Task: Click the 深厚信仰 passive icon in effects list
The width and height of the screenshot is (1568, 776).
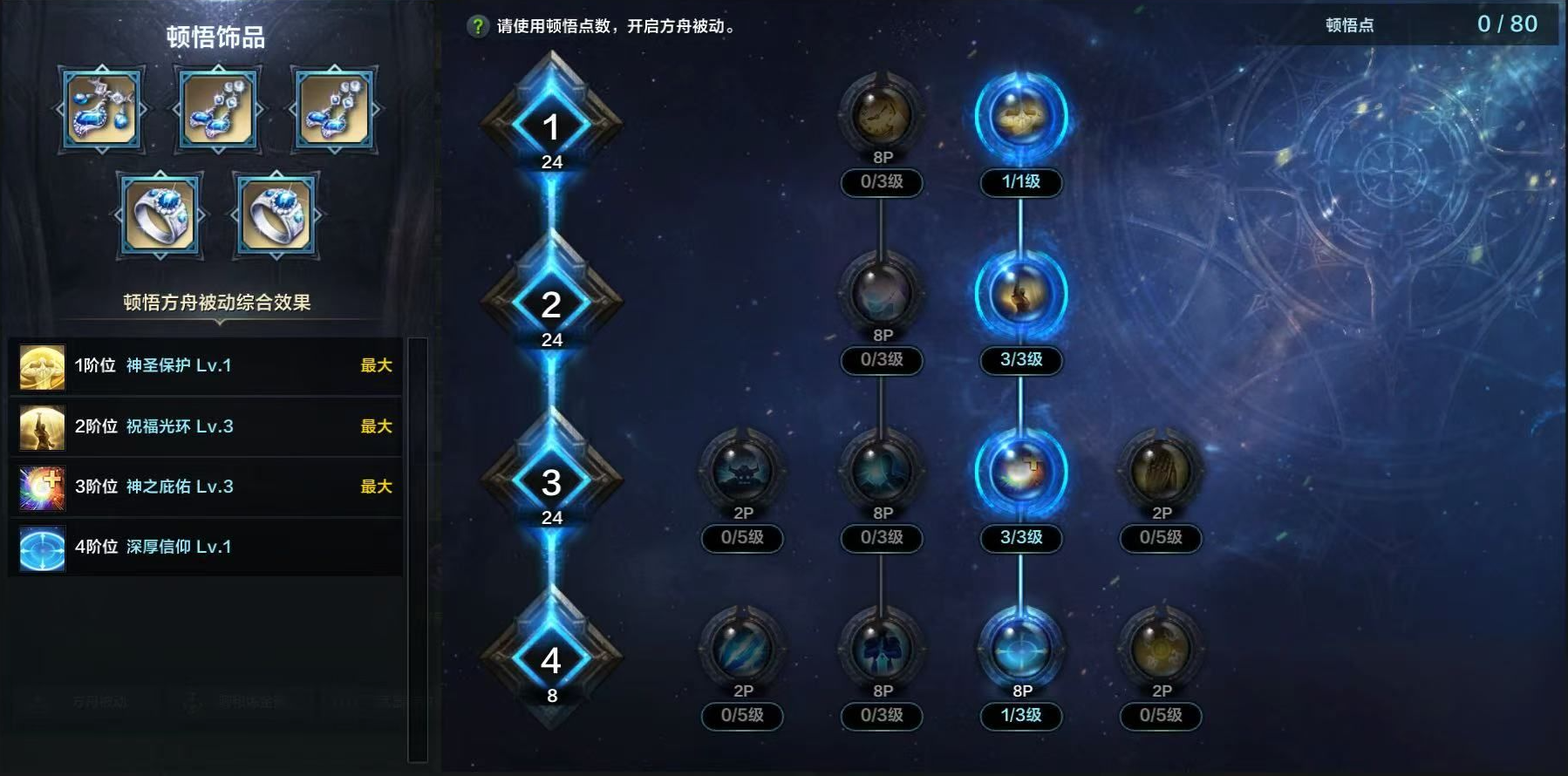Action: pos(40,548)
